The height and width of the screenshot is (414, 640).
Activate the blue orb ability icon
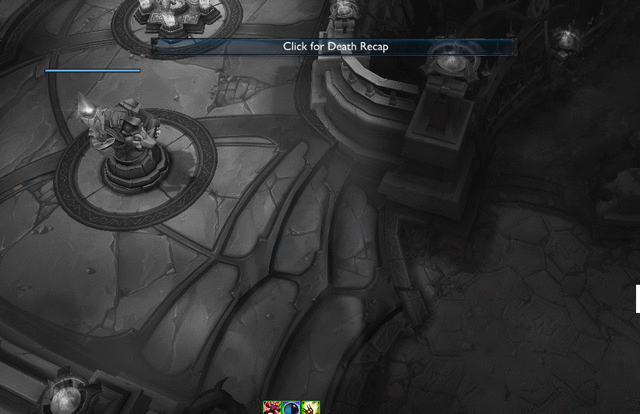tap(291, 408)
